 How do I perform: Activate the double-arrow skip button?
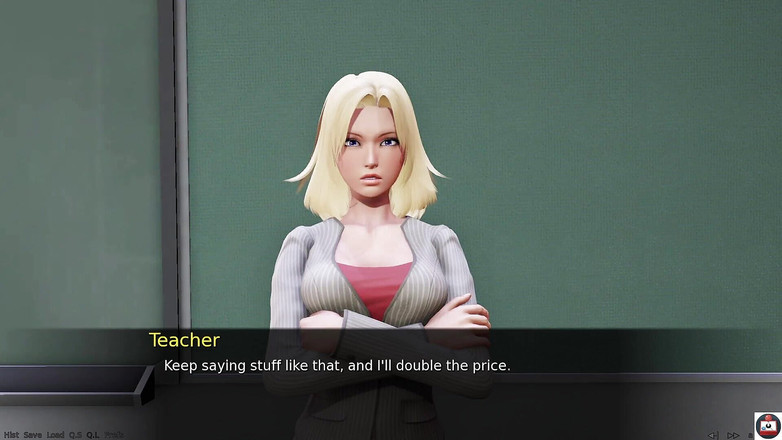point(733,435)
